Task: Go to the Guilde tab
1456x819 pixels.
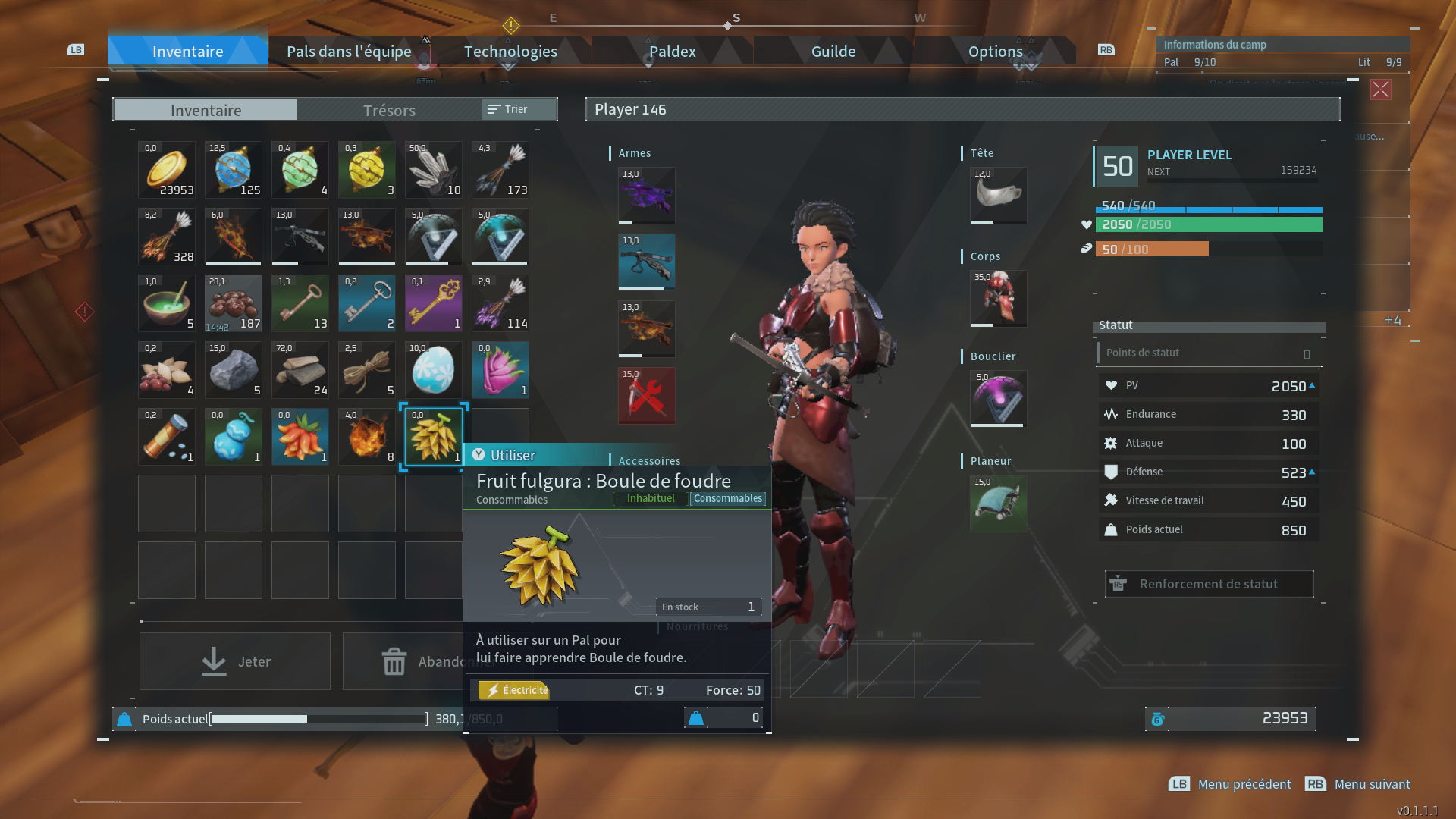Action: (833, 52)
